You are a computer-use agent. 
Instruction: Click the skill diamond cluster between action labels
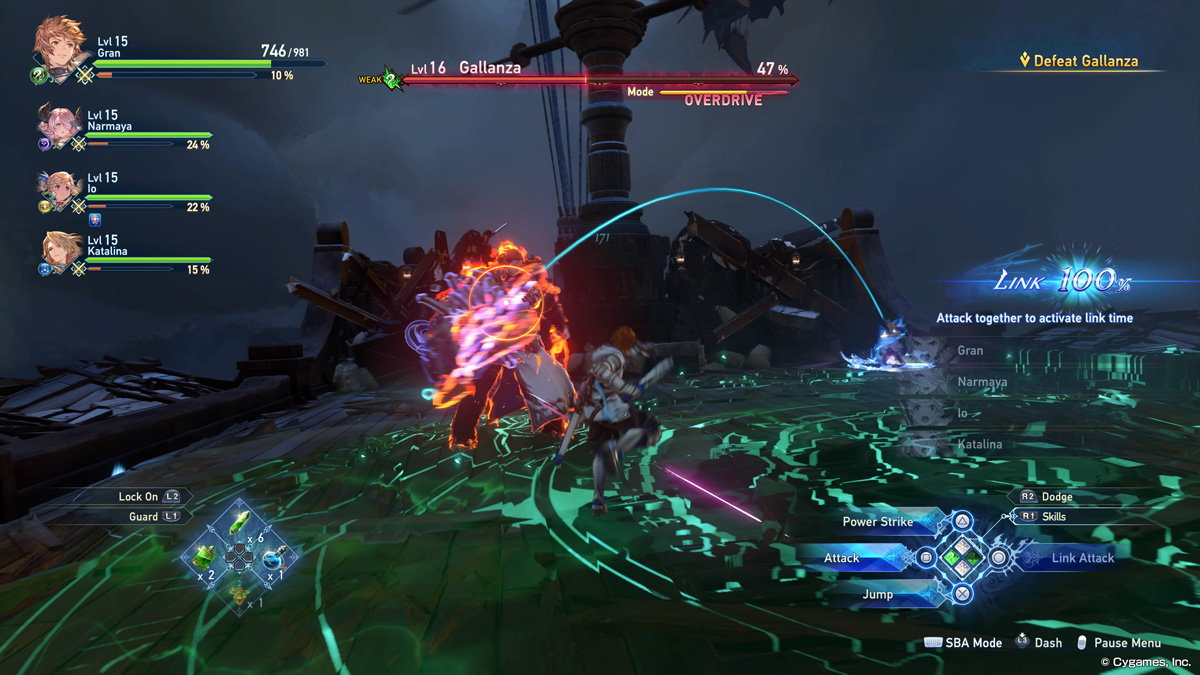coord(961,557)
